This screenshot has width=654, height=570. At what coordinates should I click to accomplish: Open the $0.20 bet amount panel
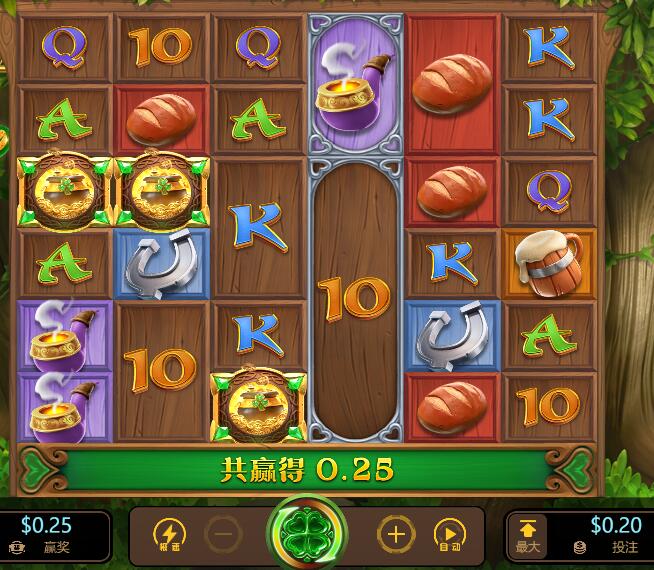[609, 535]
